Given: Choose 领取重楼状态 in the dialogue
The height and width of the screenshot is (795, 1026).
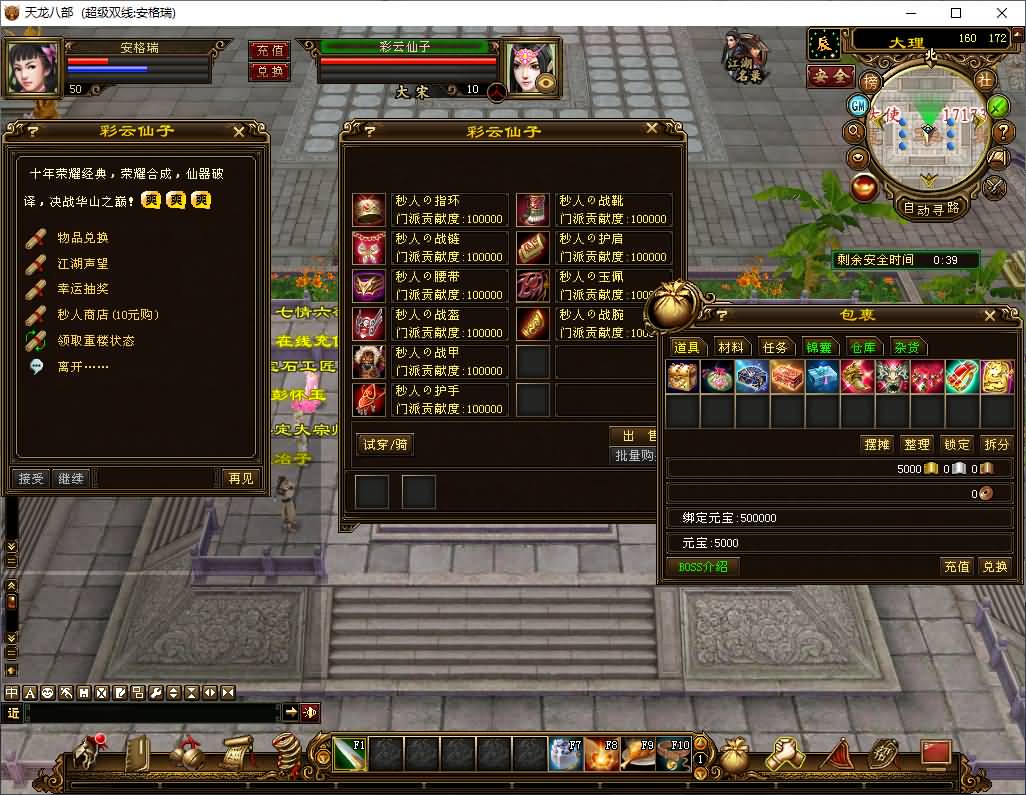Looking at the screenshot, I should coord(95,341).
